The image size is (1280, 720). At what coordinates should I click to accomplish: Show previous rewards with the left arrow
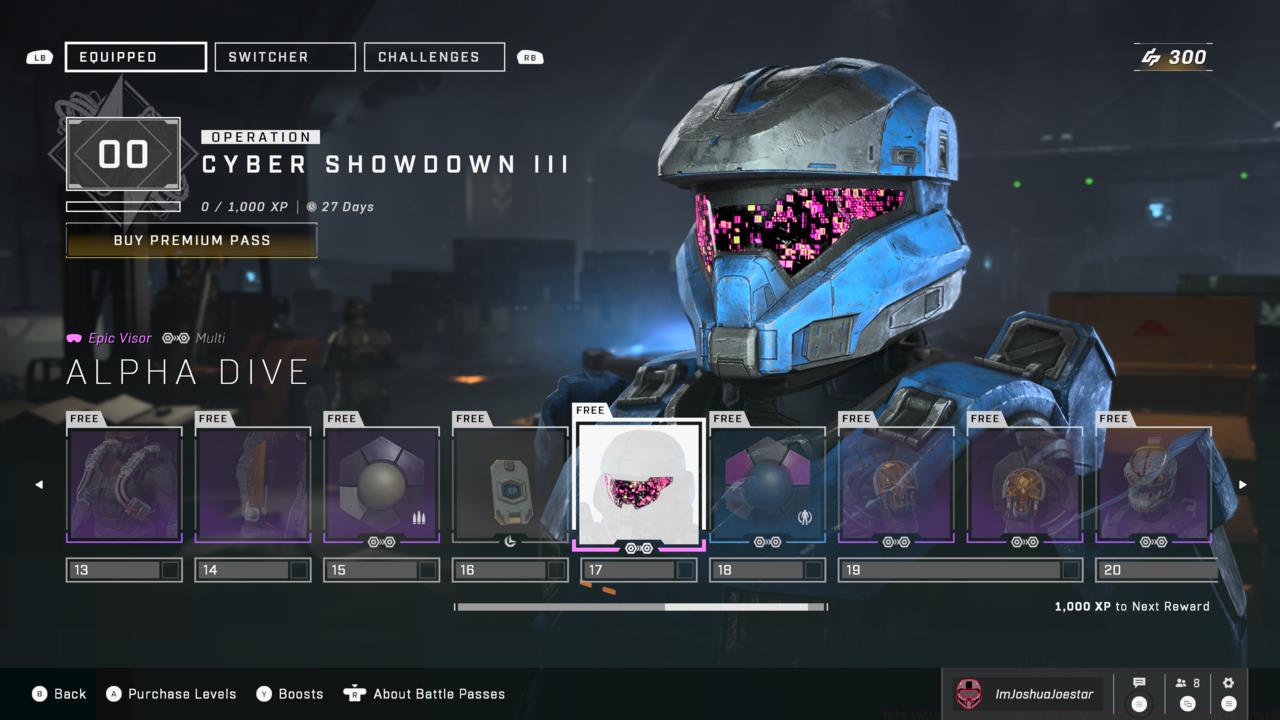click(40, 485)
